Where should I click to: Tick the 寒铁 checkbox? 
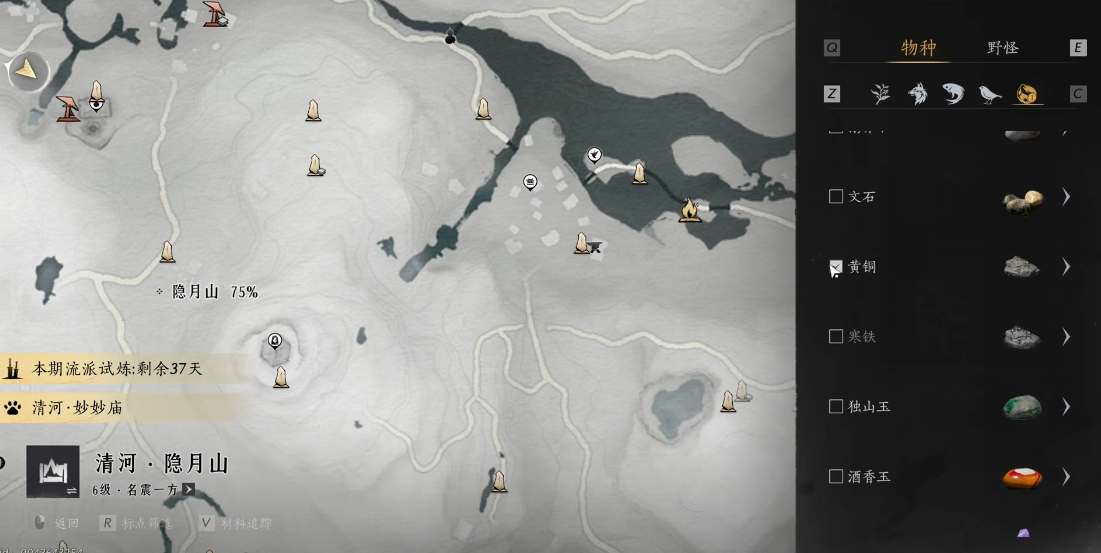pyautogui.click(x=836, y=337)
